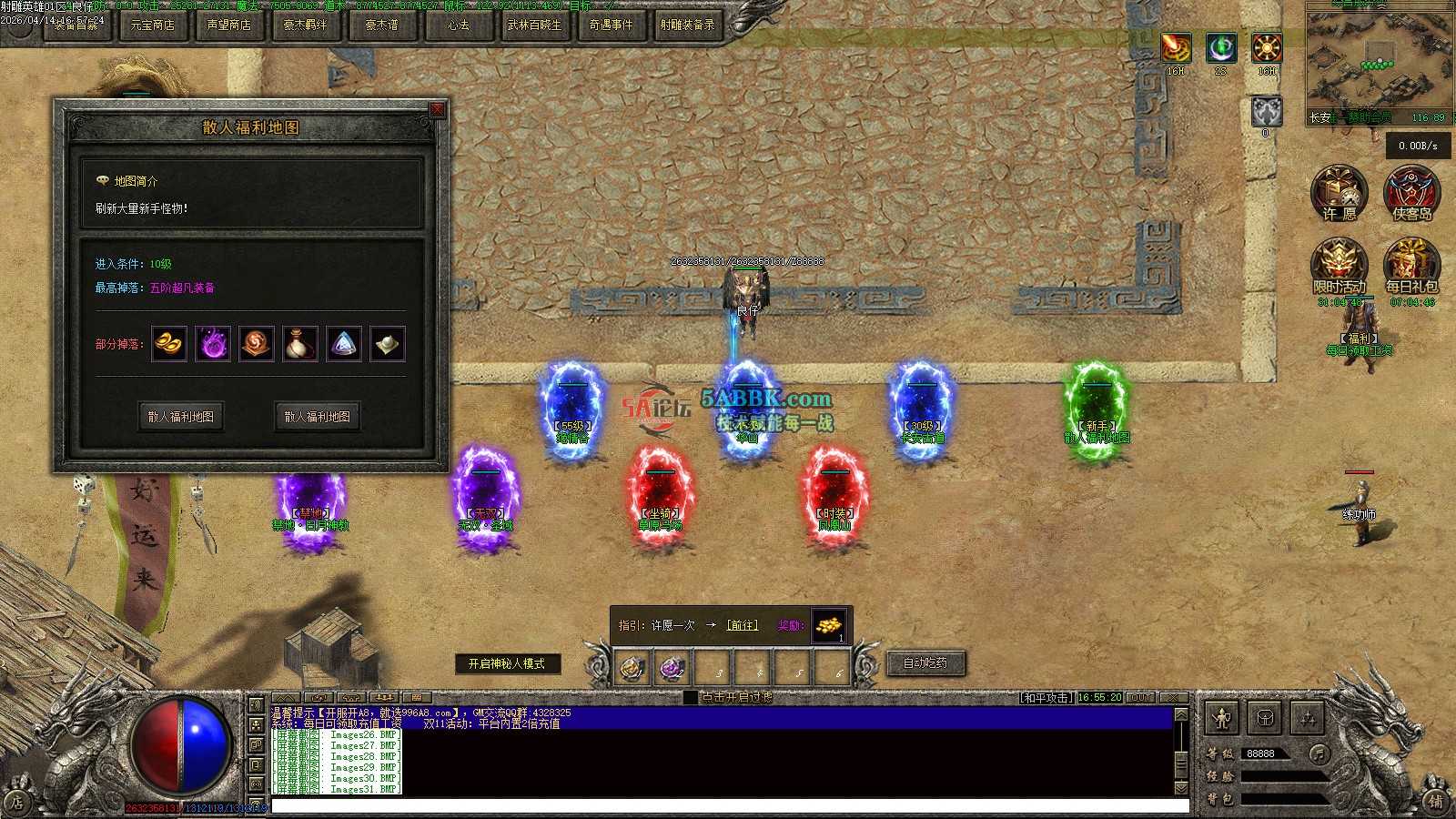Open the 奇遇事件 menu
Image resolution: width=1456 pixels, height=819 pixels.
(611, 25)
